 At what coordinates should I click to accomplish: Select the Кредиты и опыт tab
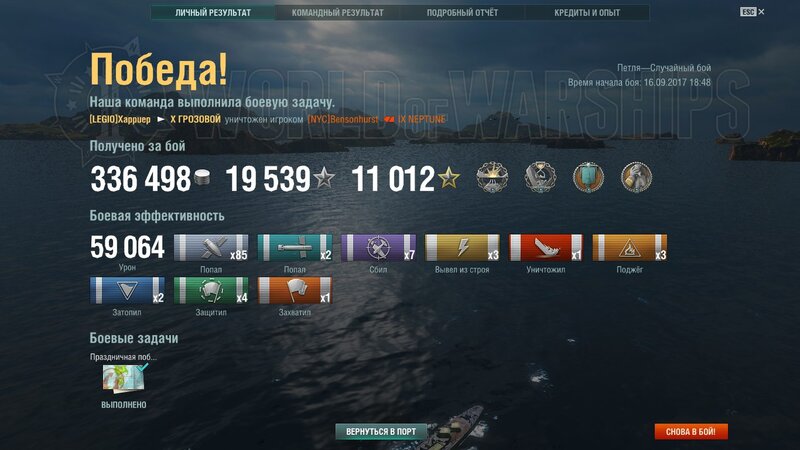[x=587, y=13]
